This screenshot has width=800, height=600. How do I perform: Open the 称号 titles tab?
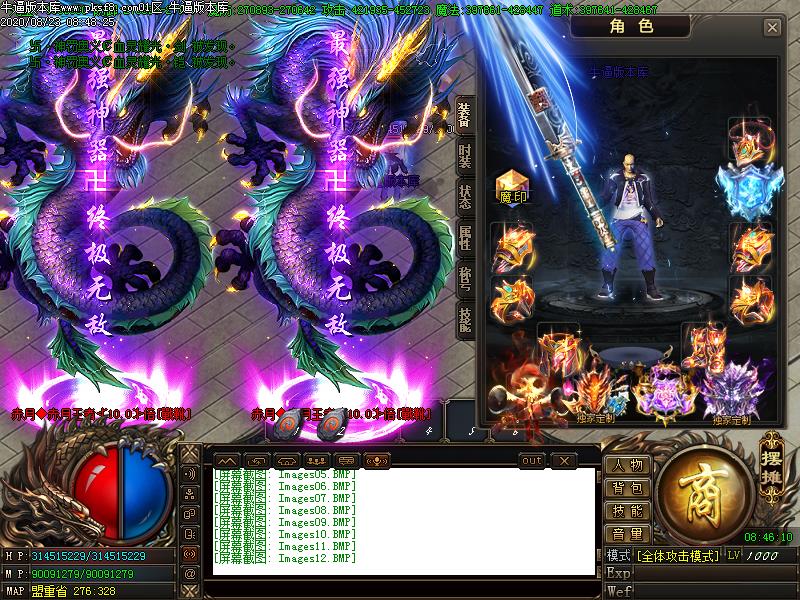point(465,278)
